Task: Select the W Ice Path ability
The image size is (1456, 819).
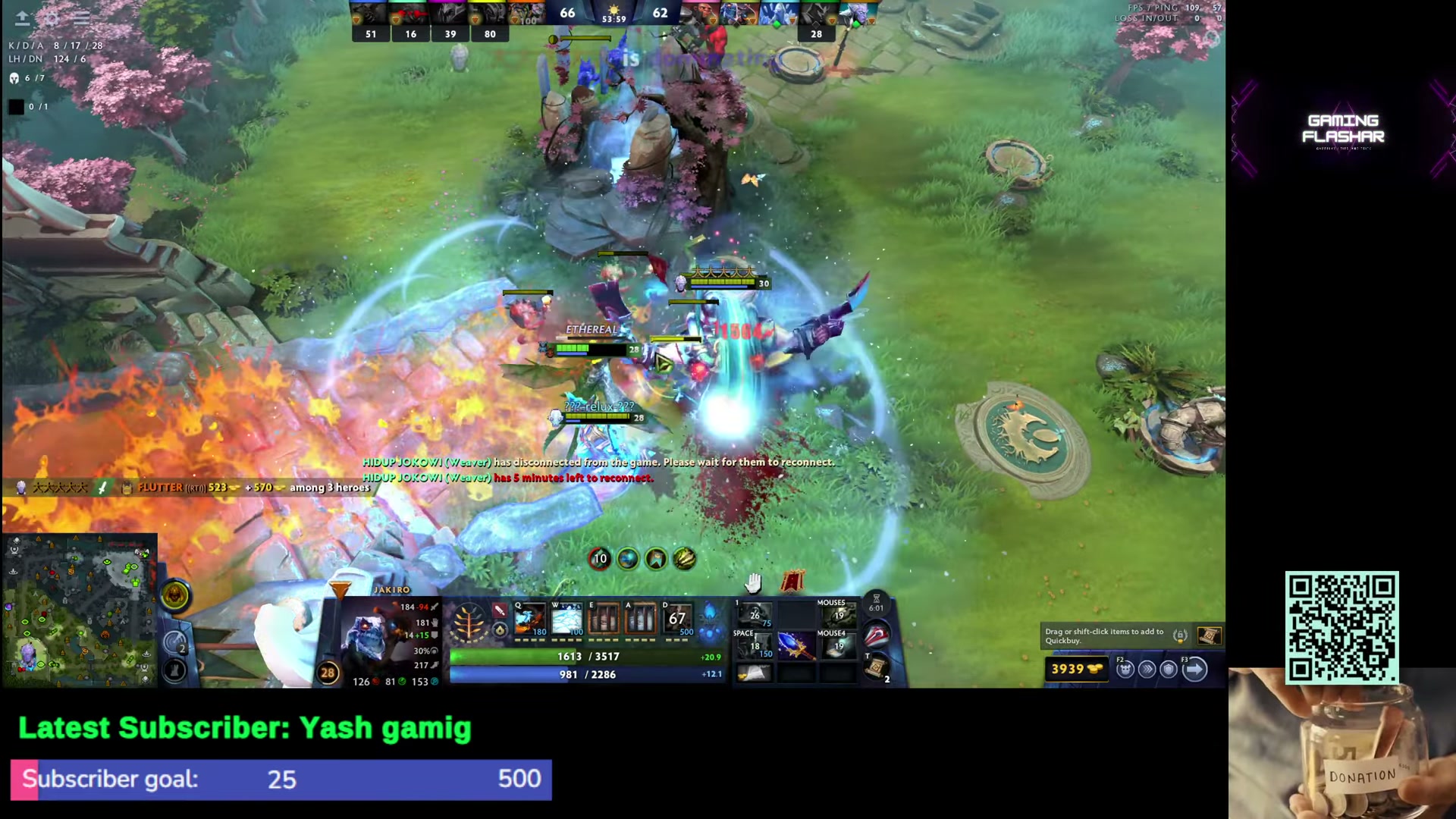Action: coord(567,620)
